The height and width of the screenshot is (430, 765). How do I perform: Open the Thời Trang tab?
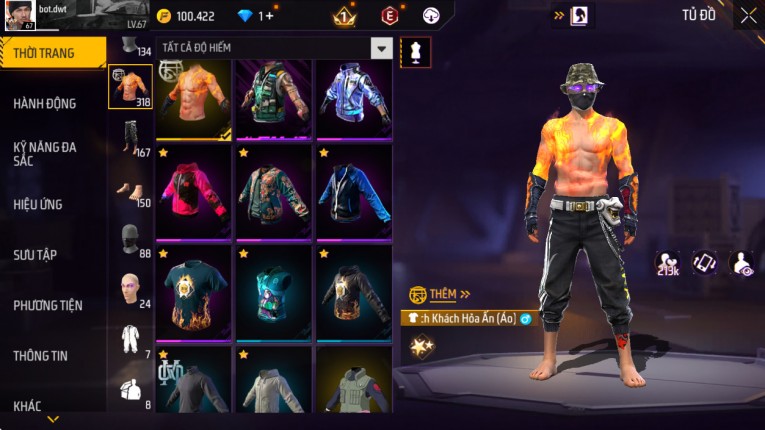(52, 53)
